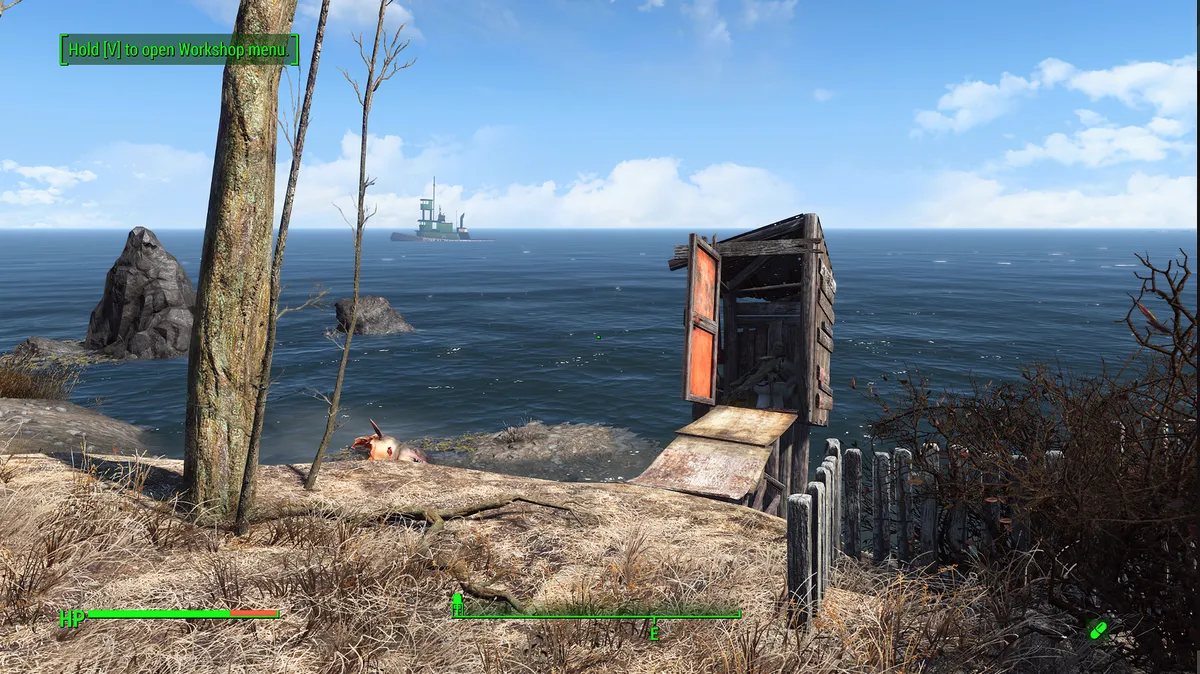Select the compass bar on the HUD
Viewport: 1200px width, 674px height.
[x=597, y=615]
